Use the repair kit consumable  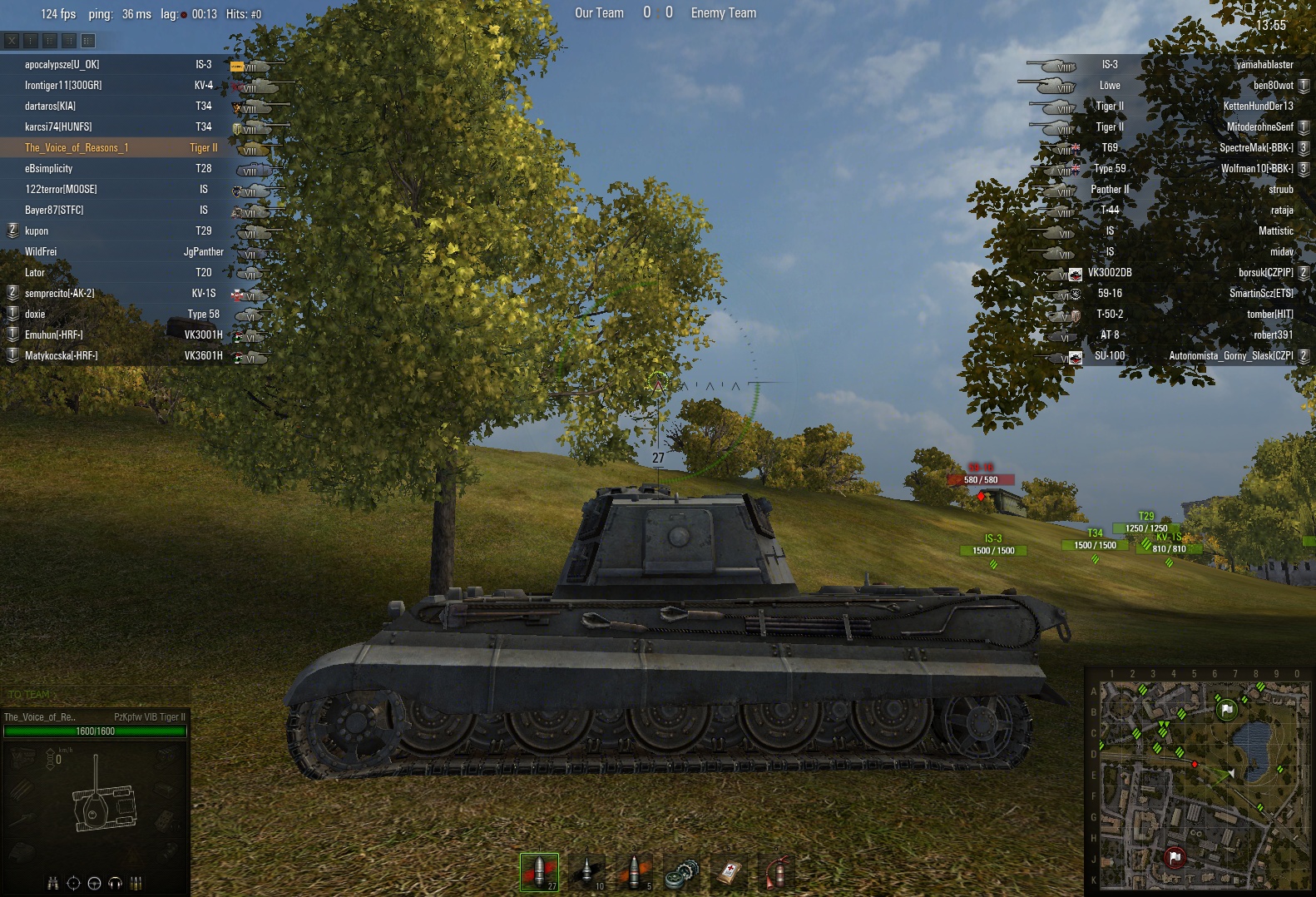coord(681,873)
